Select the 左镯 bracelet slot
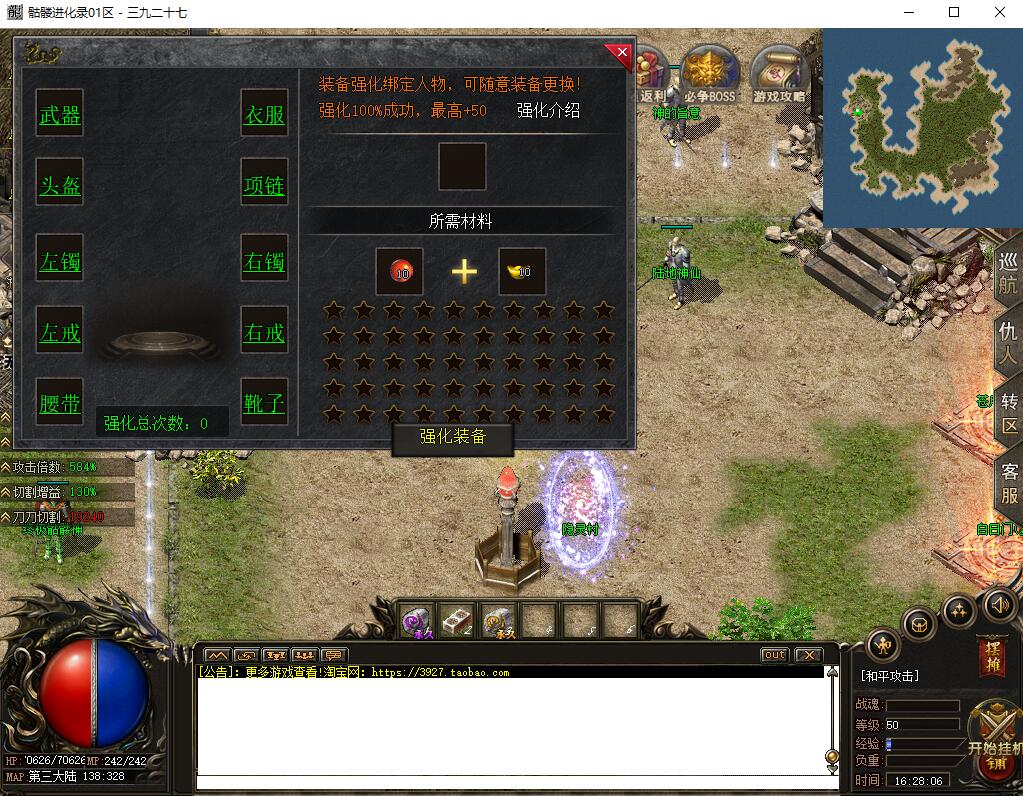 [x=60, y=262]
